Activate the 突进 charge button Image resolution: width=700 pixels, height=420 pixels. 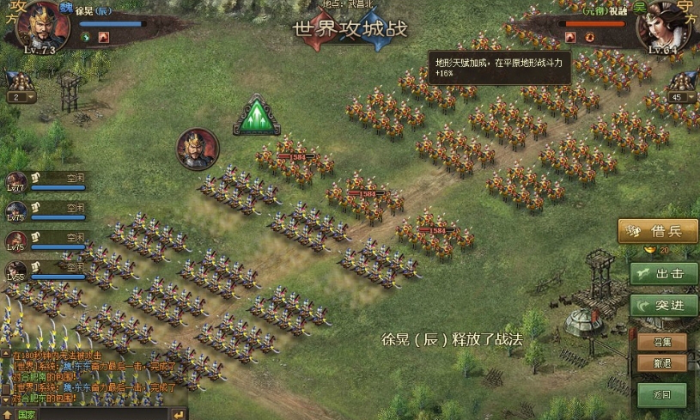[x=663, y=304]
